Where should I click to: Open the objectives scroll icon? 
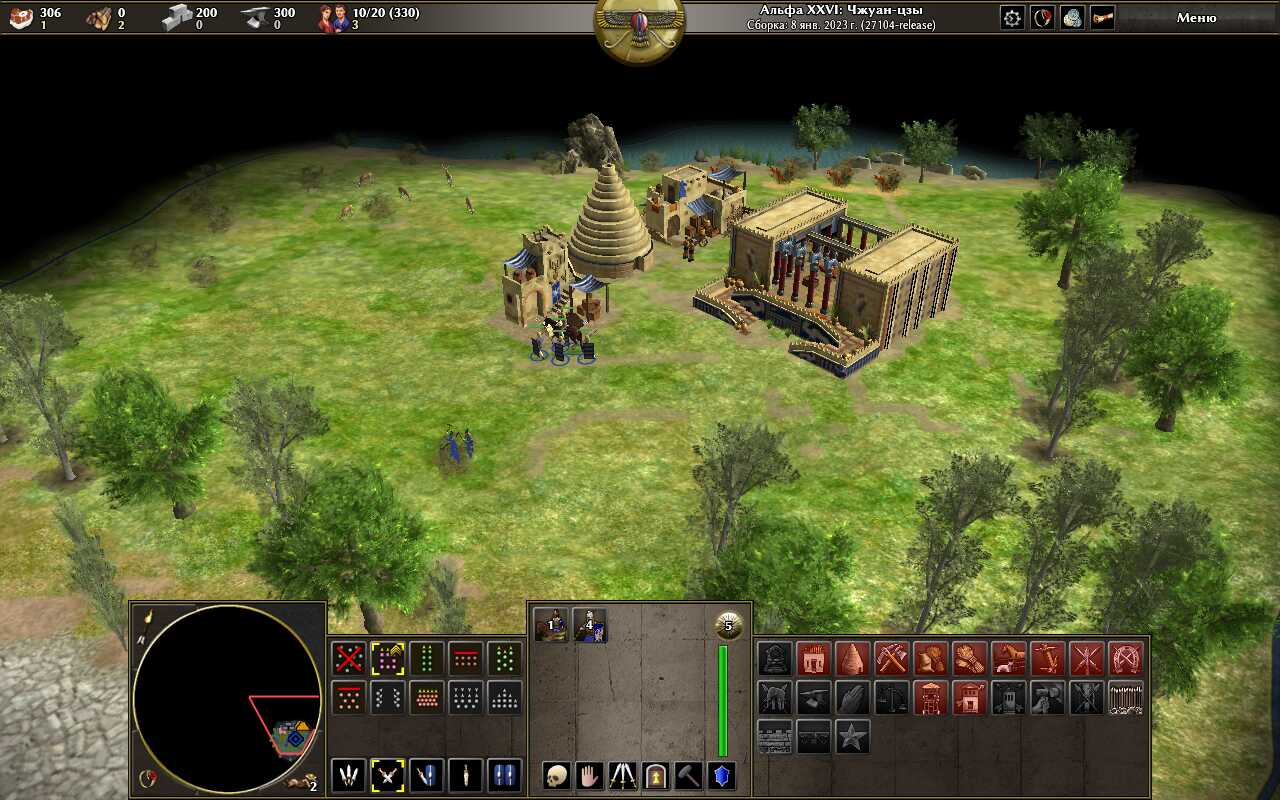1102,17
